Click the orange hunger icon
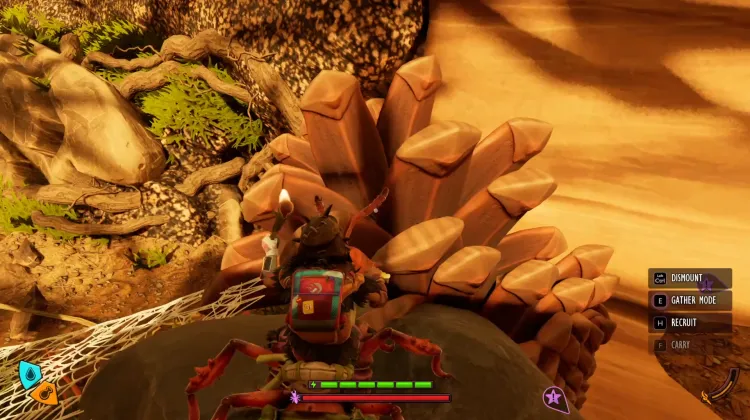750x420 pixels. point(44,394)
